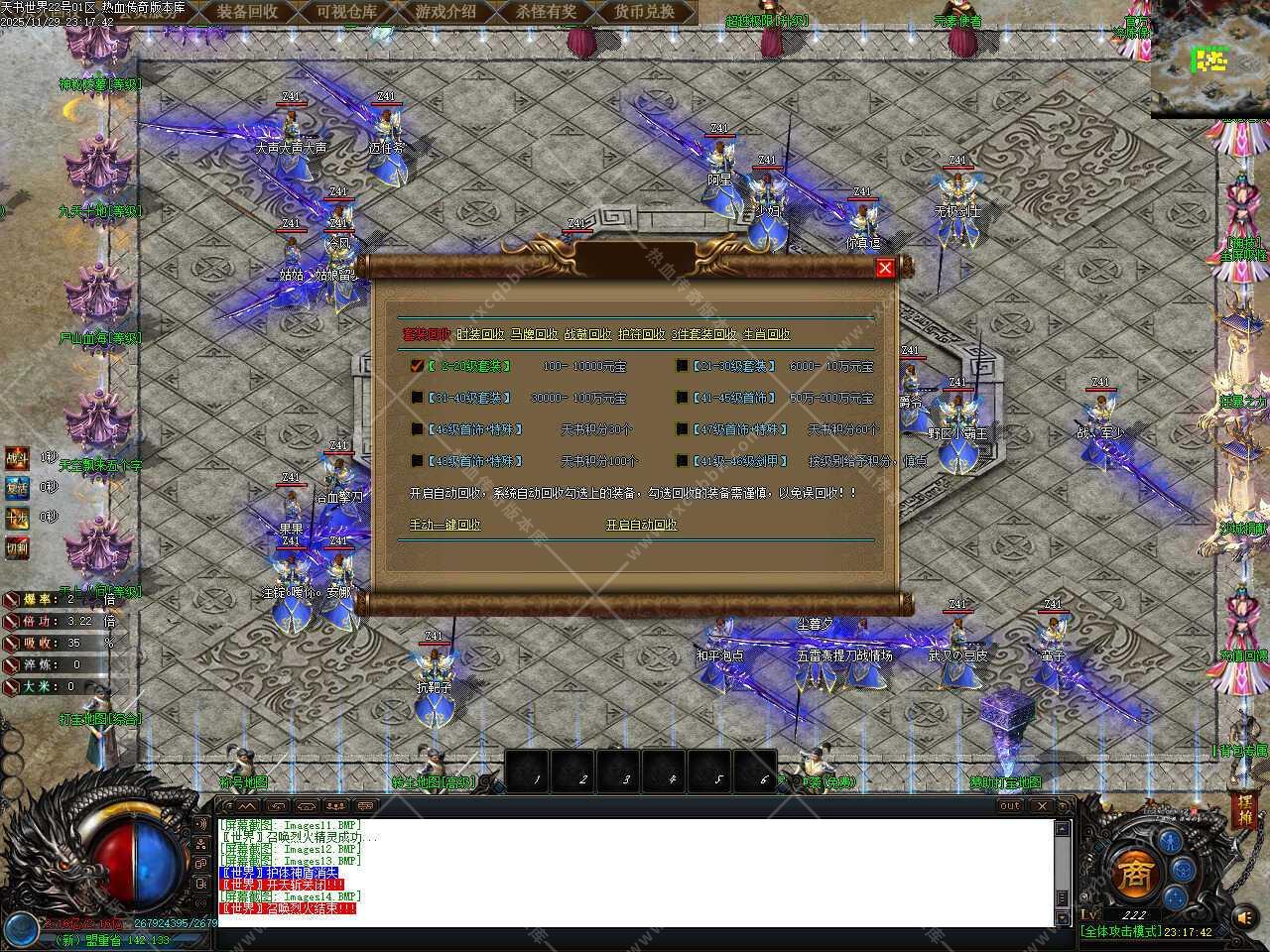This screenshot has width=1270, height=952.
Task: Switch to 3件套装回收 tab
Action: click(704, 334)
